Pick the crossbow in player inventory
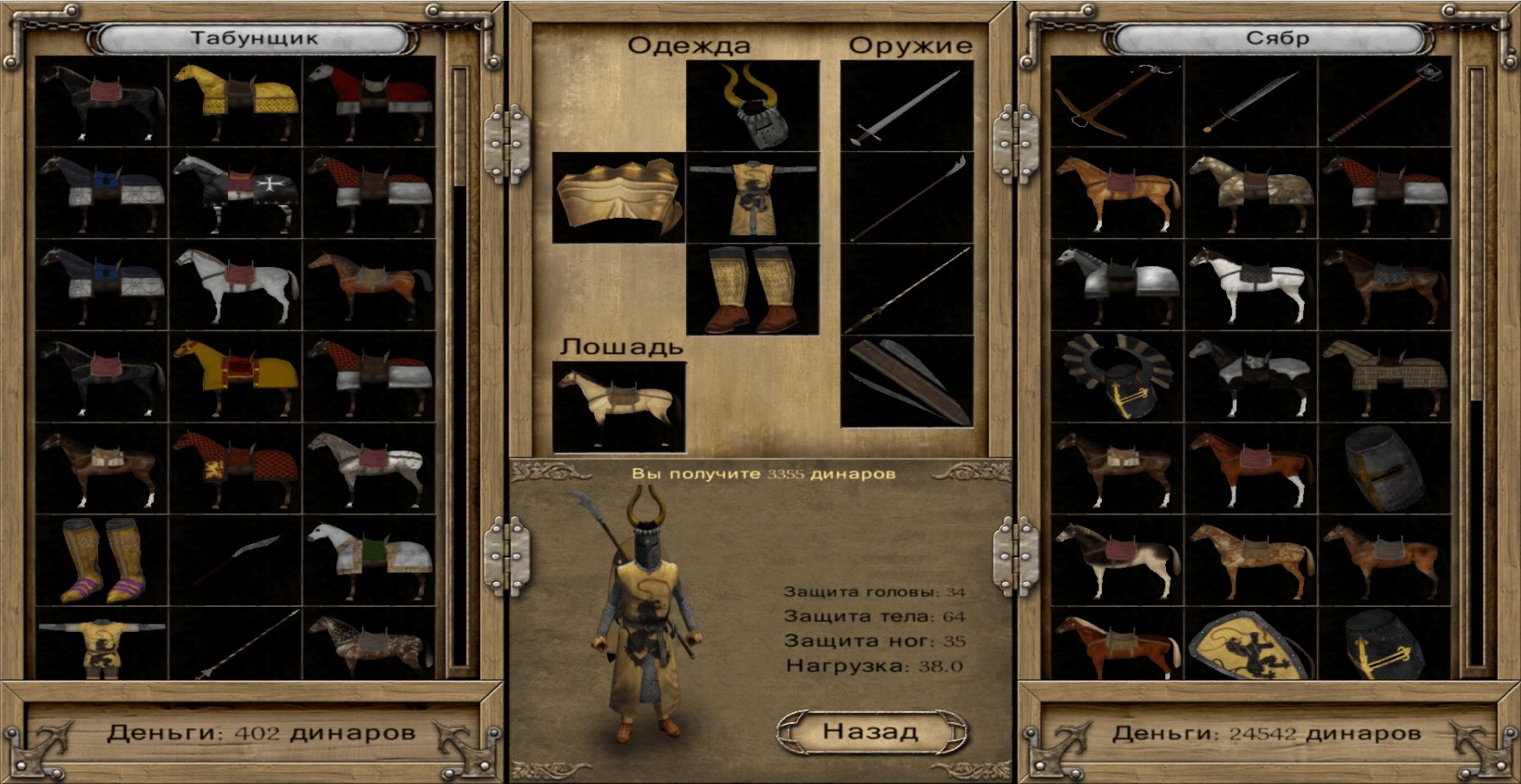Viewport: 1521px width, 784px height. coord(1116,101)
